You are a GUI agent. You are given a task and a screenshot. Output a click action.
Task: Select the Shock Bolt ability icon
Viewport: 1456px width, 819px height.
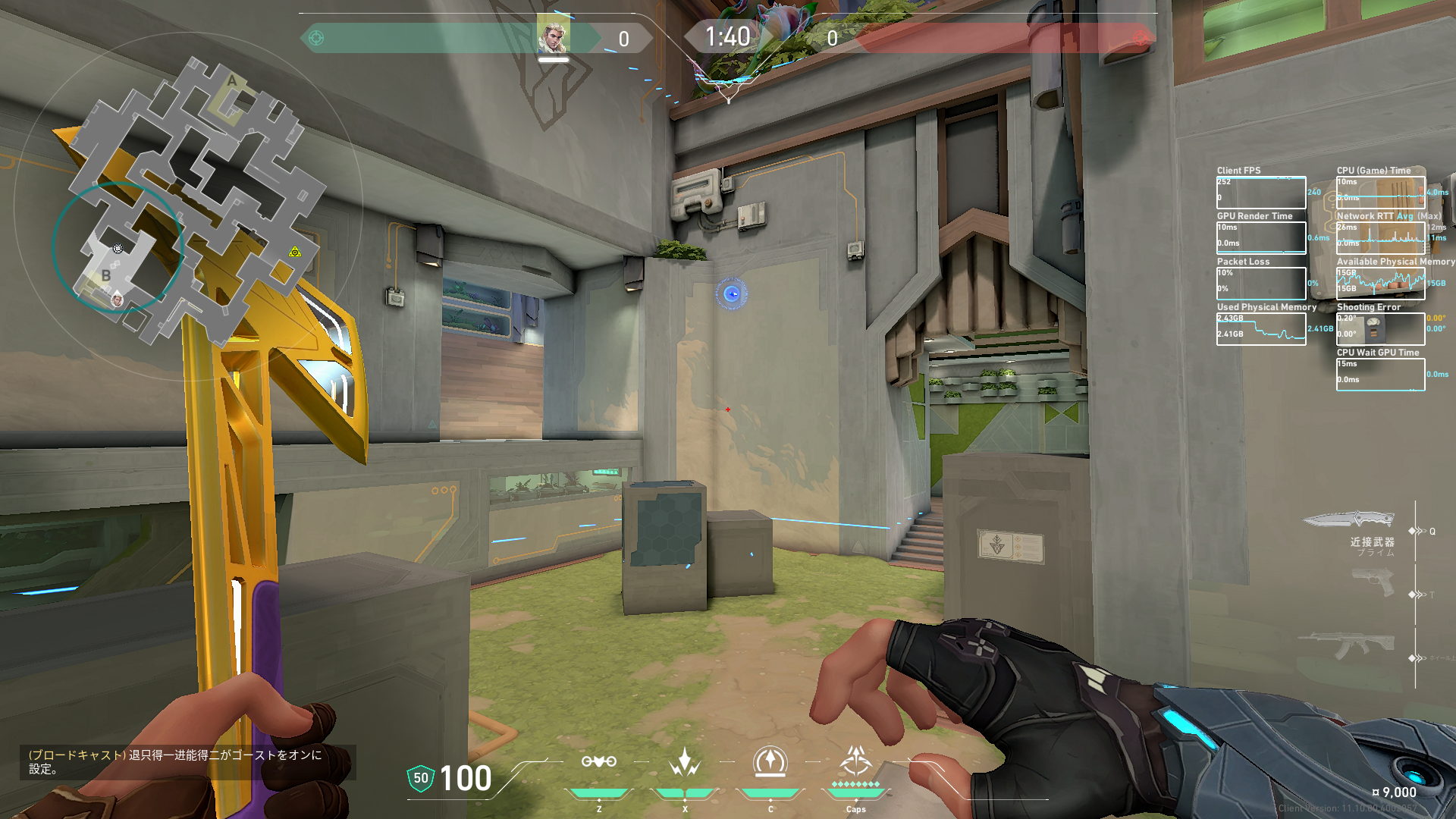(x=684, y=762)
